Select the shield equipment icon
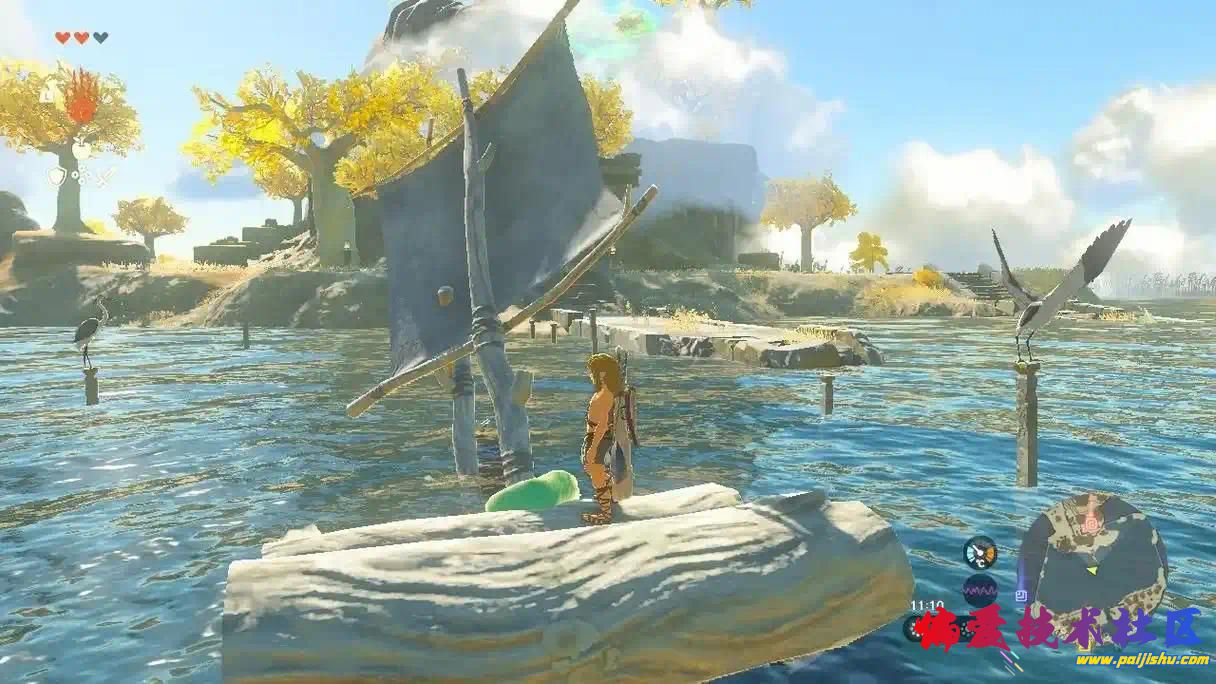 pyautogui.click(x=56, y=177)
